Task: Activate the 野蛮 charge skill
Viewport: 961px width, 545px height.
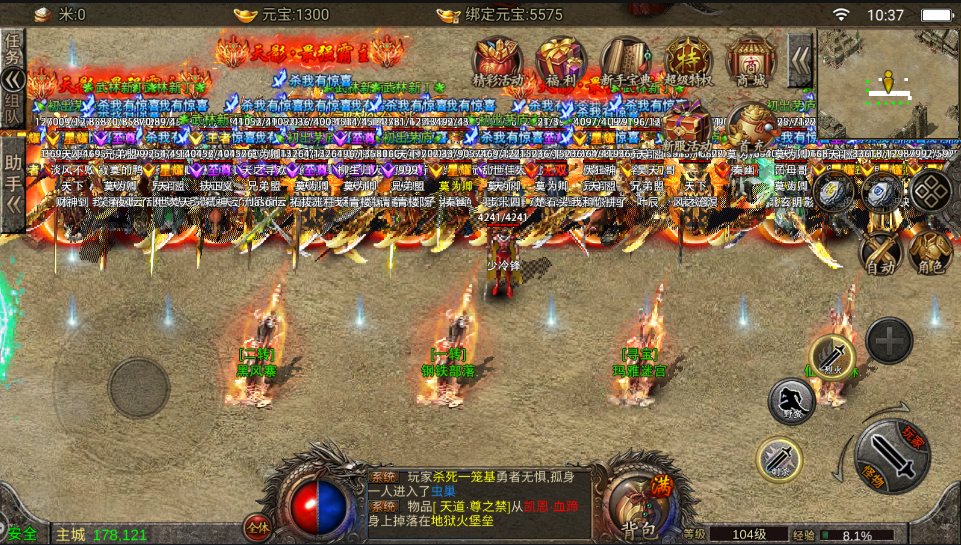Action: [791, 402]
